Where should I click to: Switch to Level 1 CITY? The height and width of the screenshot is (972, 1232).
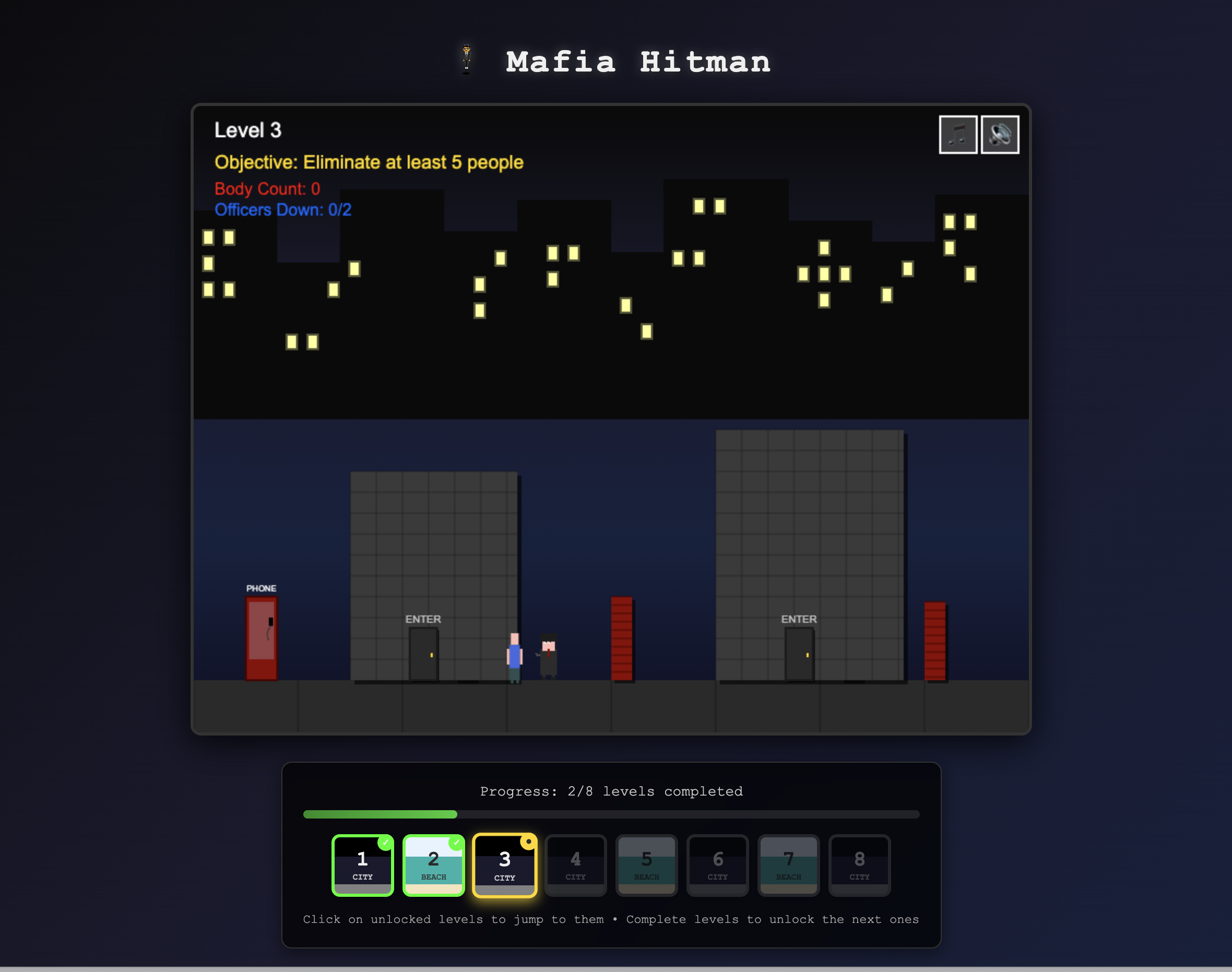[362, 866]
